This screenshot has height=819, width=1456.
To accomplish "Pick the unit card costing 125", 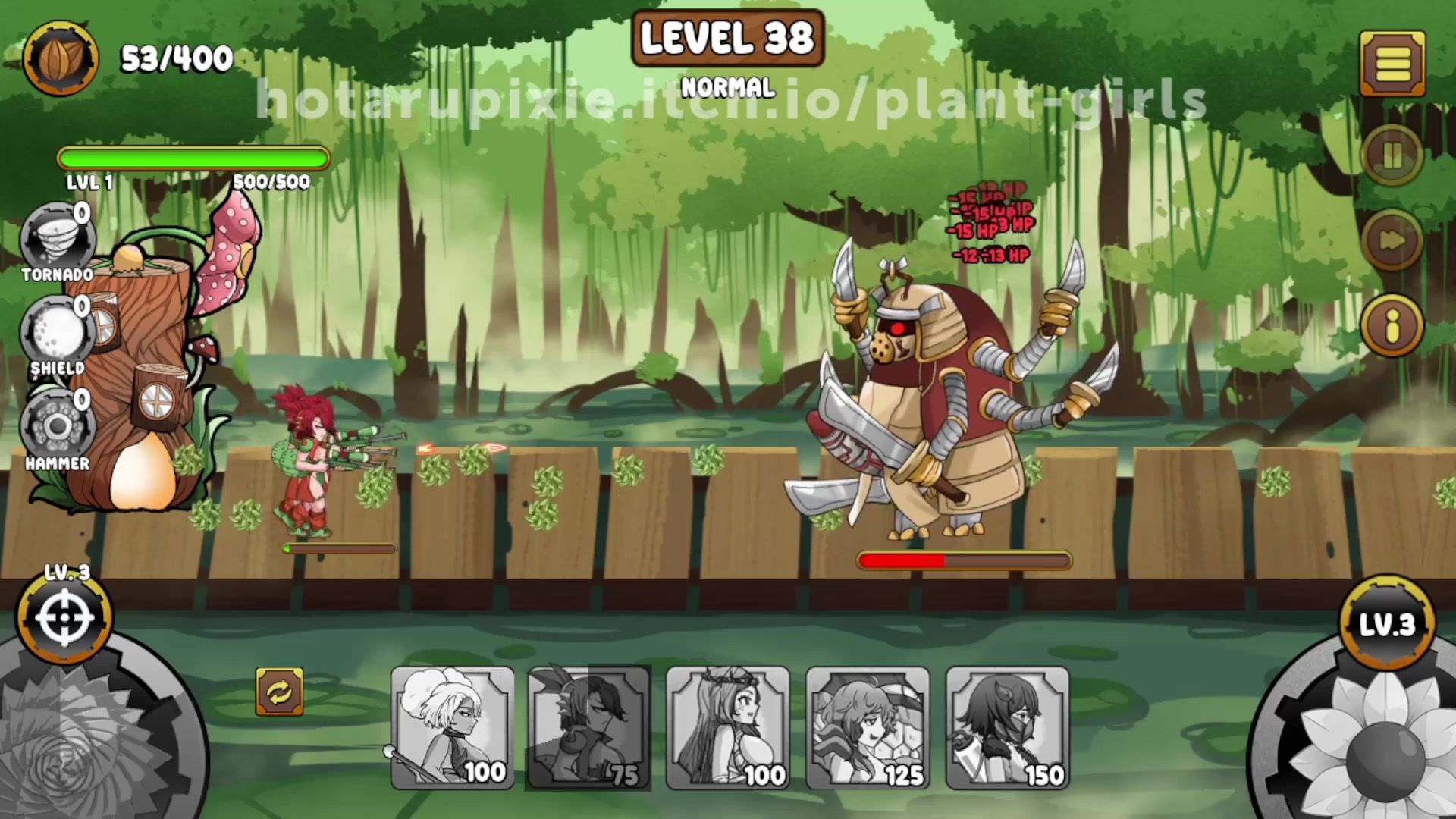I will (x=868, y=728).
